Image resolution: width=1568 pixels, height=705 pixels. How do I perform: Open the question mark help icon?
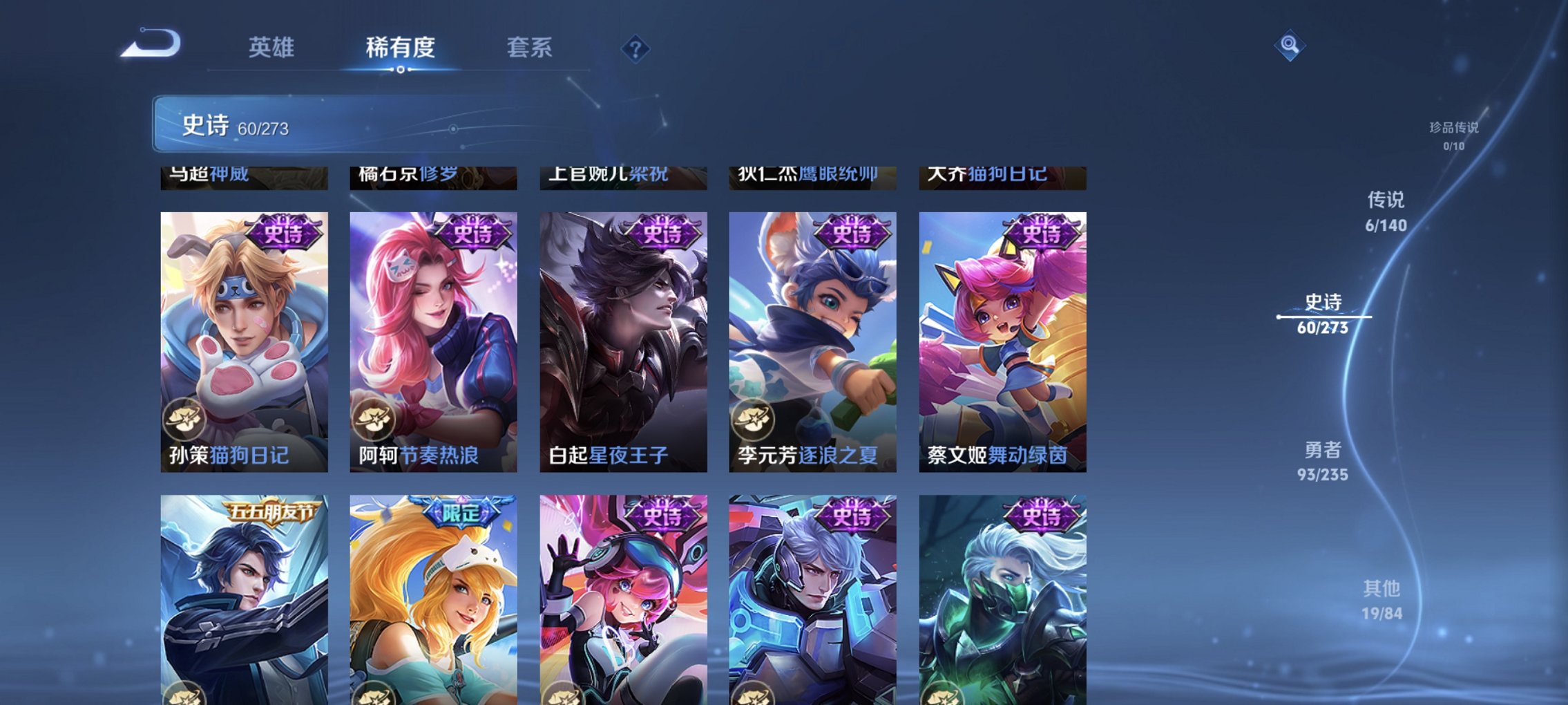click(638, 49)
